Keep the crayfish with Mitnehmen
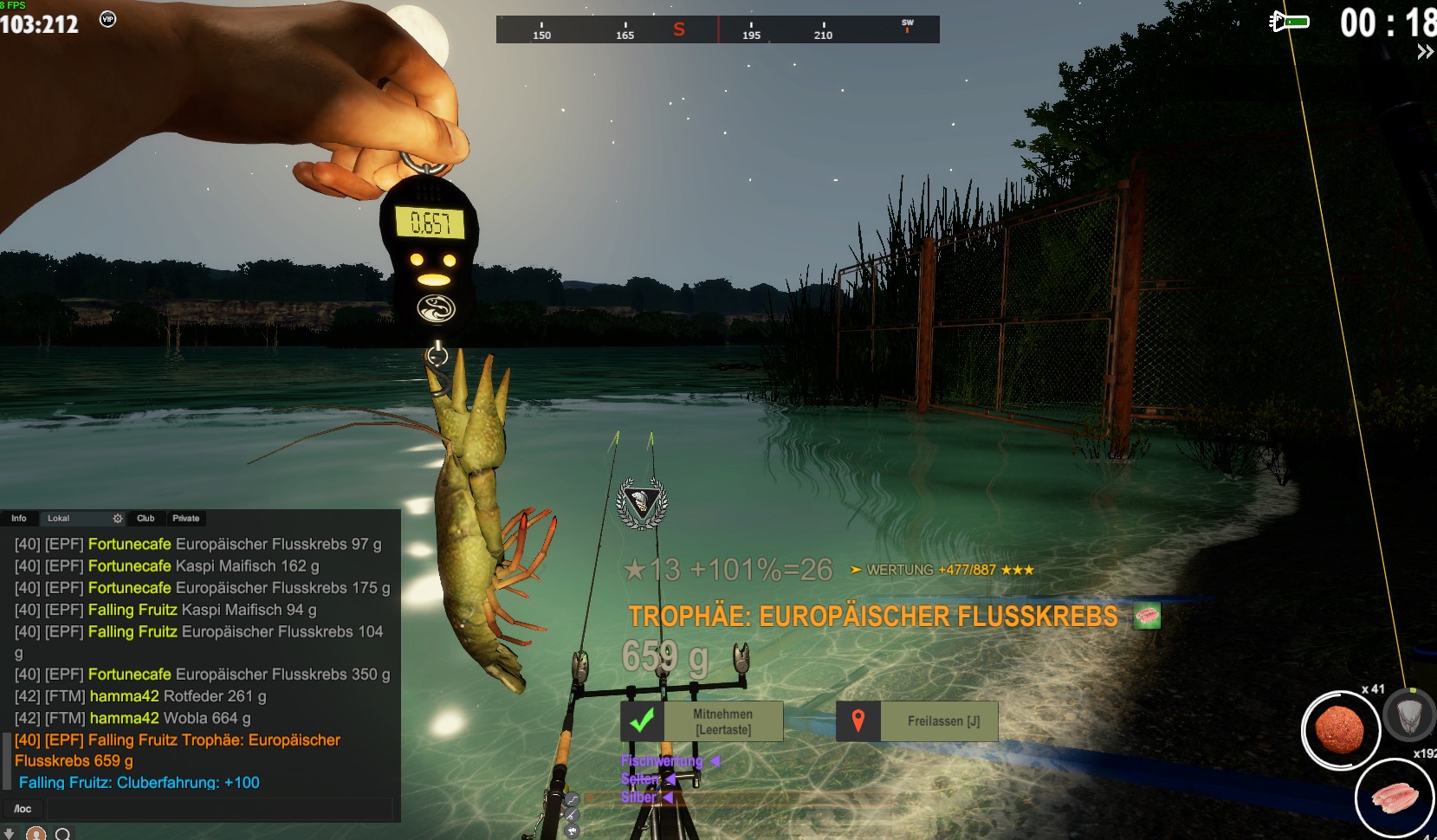Screen dimensions: 1437x840 coord(702,721)
